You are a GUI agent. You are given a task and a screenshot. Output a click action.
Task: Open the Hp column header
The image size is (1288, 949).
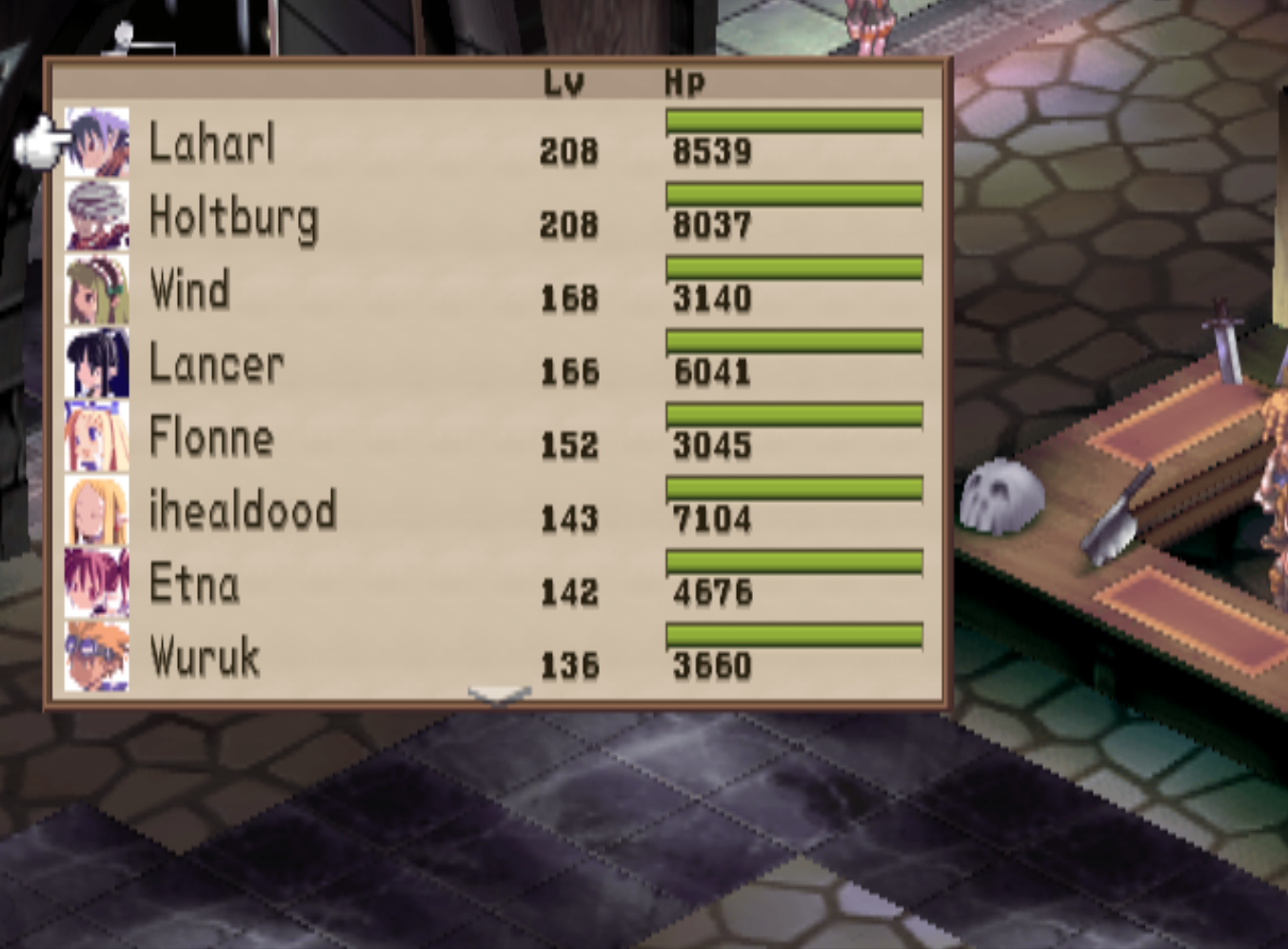click(x=684, y=81)
